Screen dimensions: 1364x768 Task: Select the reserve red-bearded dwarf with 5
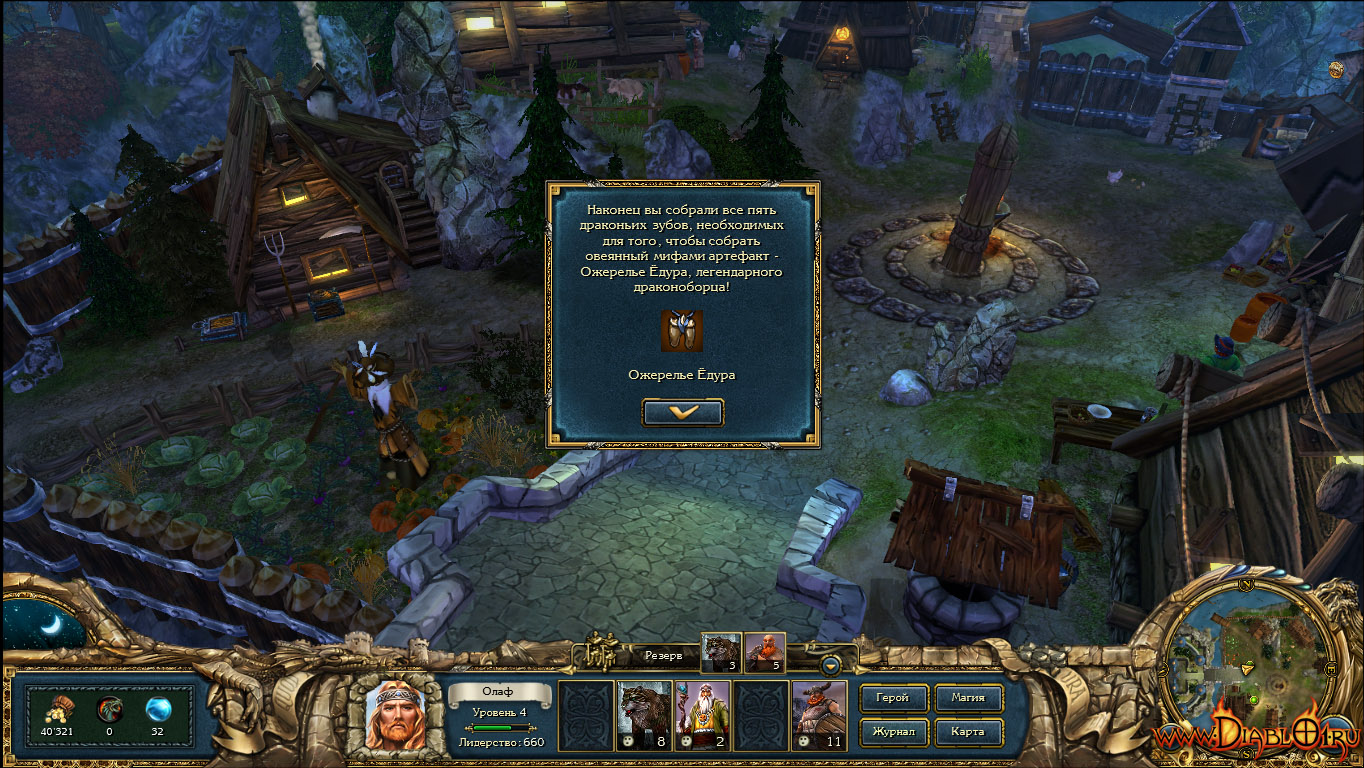[x=765, y=652]
